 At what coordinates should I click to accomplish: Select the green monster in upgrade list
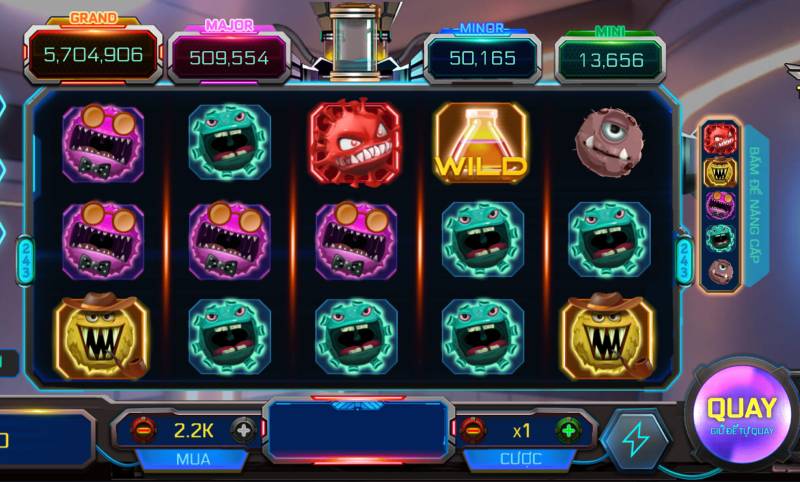point(720,238)
